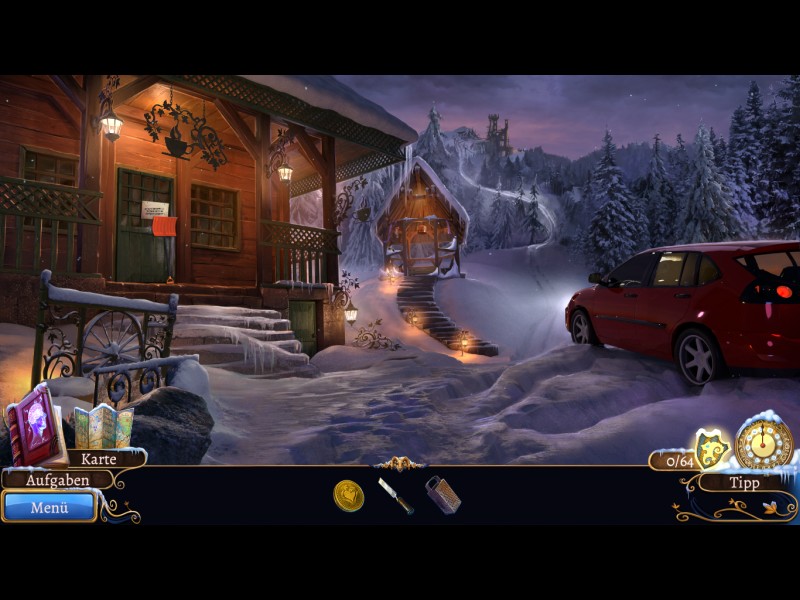Image resolution: width=800 pixels, height=600 pixels.
Task: Click the golden clock hint dial
Action: click(764, 442)
